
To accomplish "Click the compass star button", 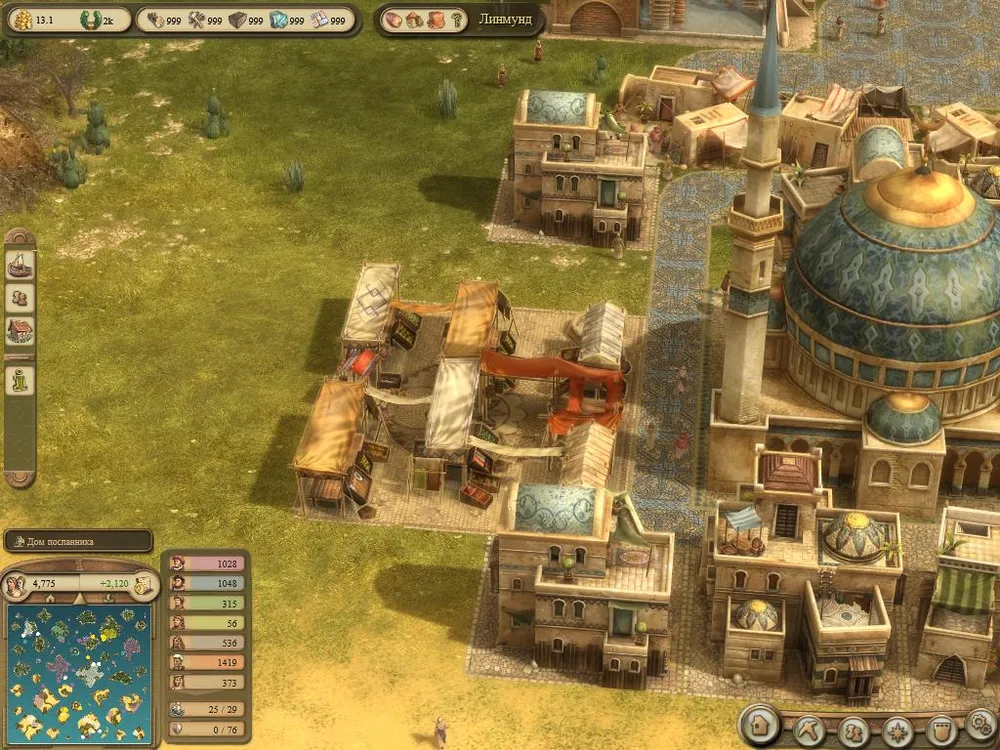I will tap(897, 729).
